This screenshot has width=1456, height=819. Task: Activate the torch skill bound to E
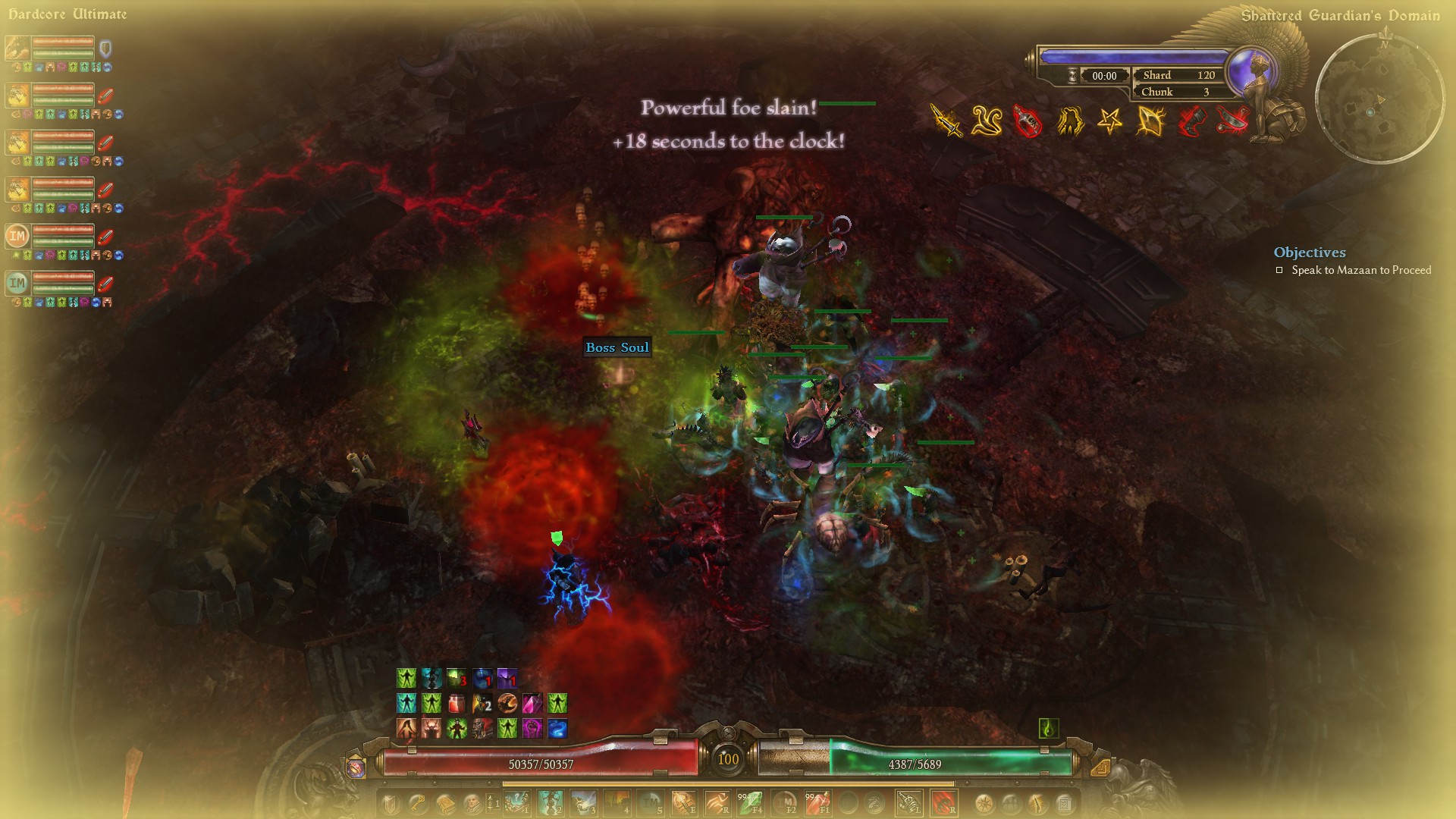[x=683, y=802]
